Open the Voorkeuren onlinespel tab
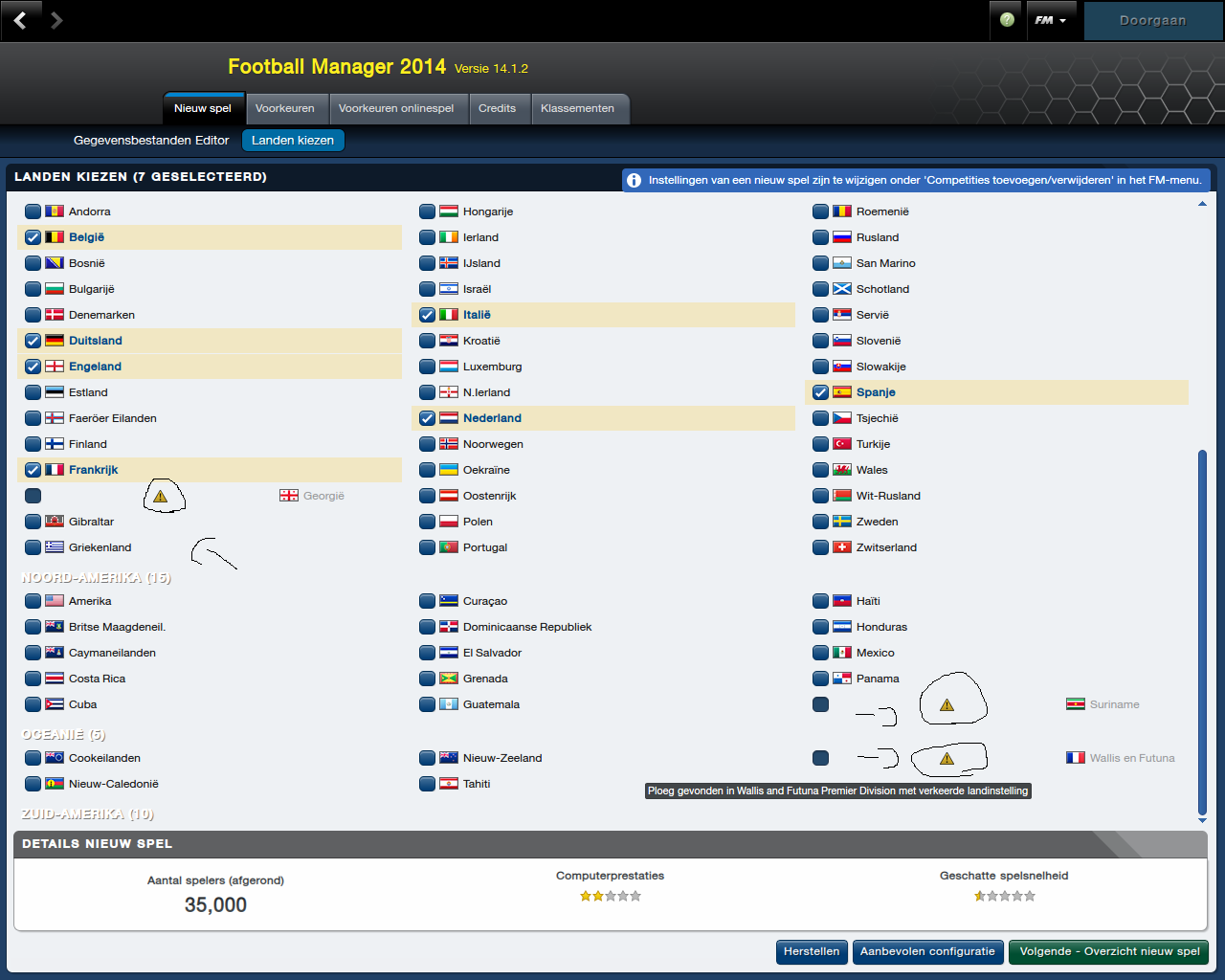 coord(396,108)
